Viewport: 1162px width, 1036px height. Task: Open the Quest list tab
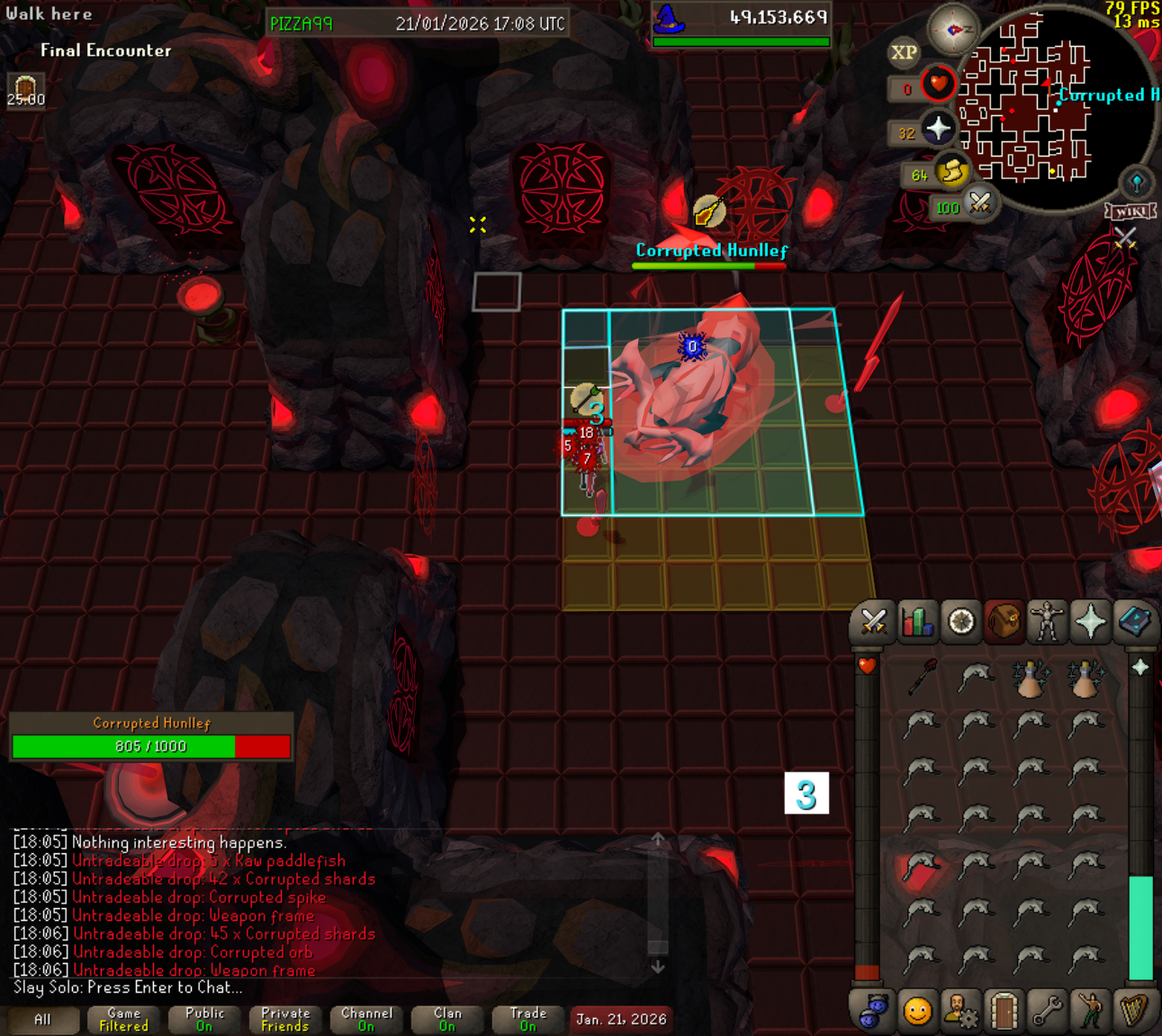[x=960, y=622]
